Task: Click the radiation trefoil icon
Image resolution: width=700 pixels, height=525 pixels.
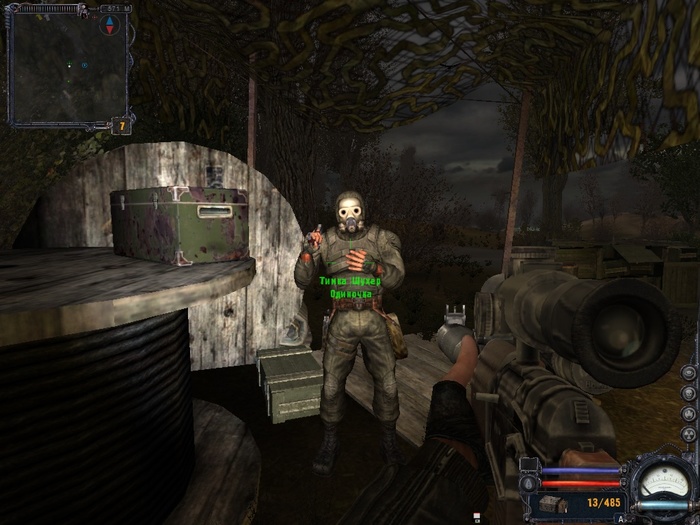Action: click(x=689, y=432)
